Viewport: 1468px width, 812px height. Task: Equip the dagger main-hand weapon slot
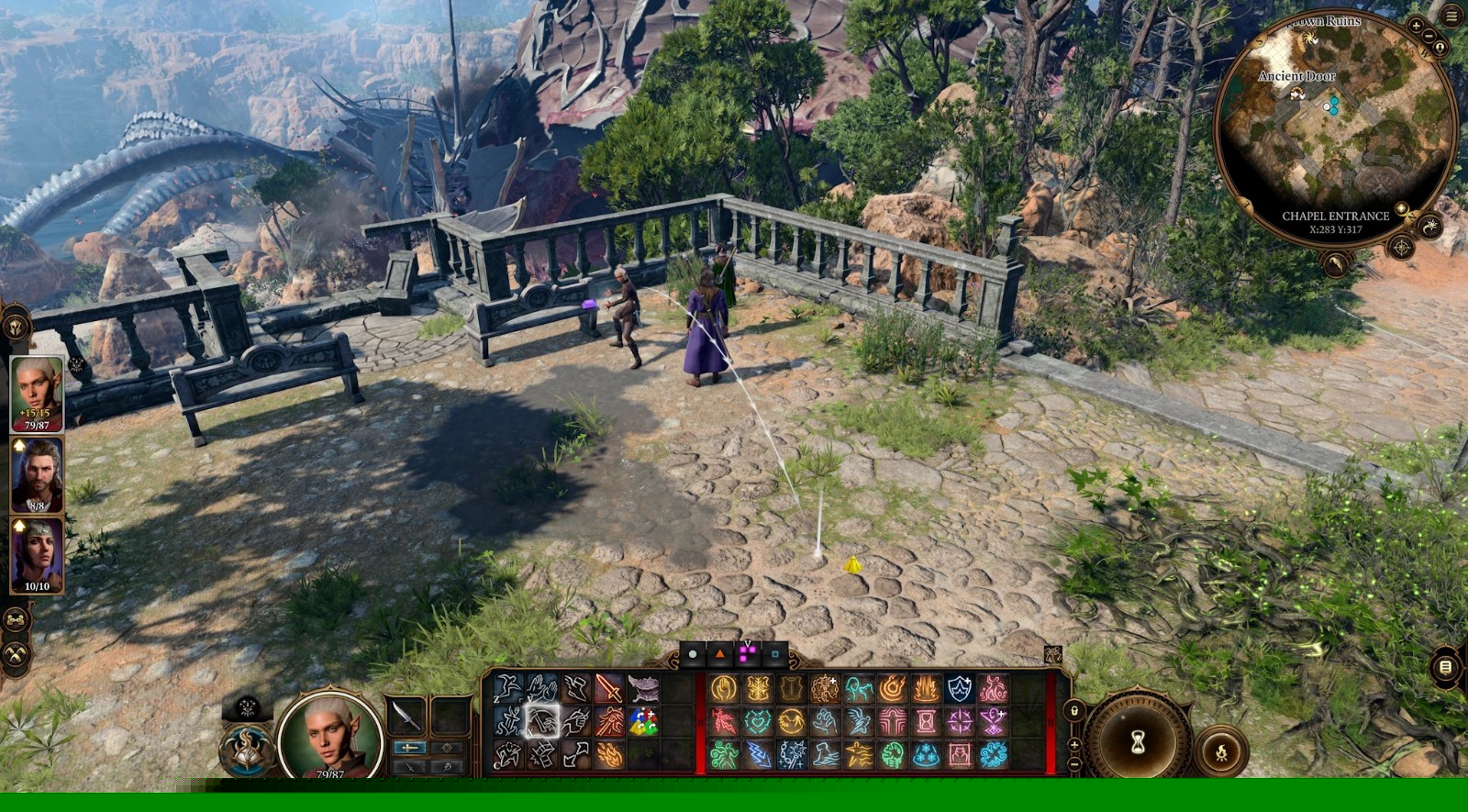(x=407, y=716)
